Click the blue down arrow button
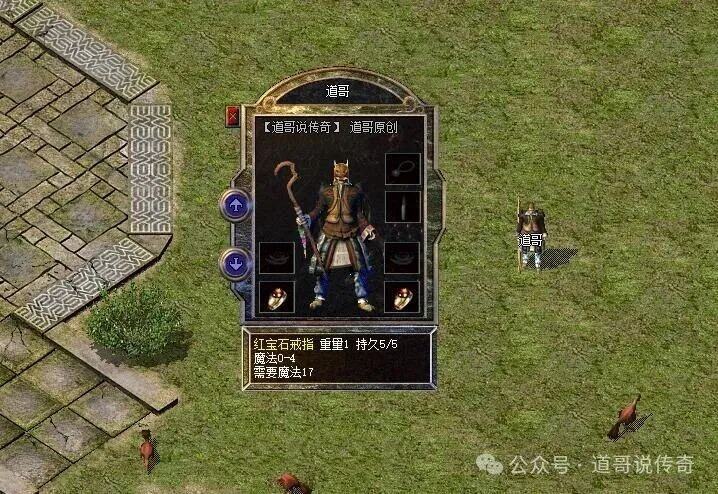718x494 pixels. point(236,264)
